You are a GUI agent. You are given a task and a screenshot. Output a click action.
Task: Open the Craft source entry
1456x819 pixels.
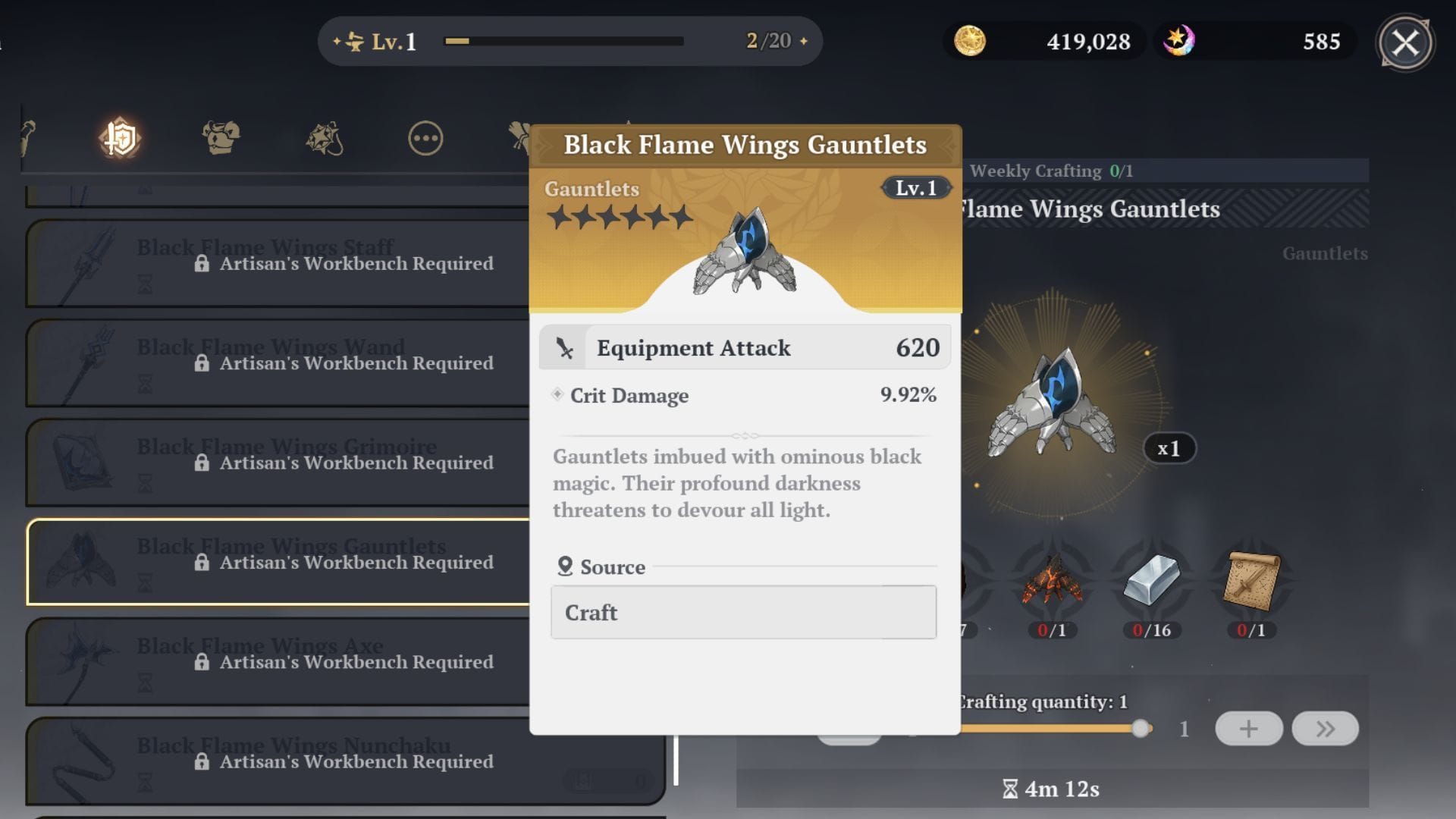[x=743, y=612]
